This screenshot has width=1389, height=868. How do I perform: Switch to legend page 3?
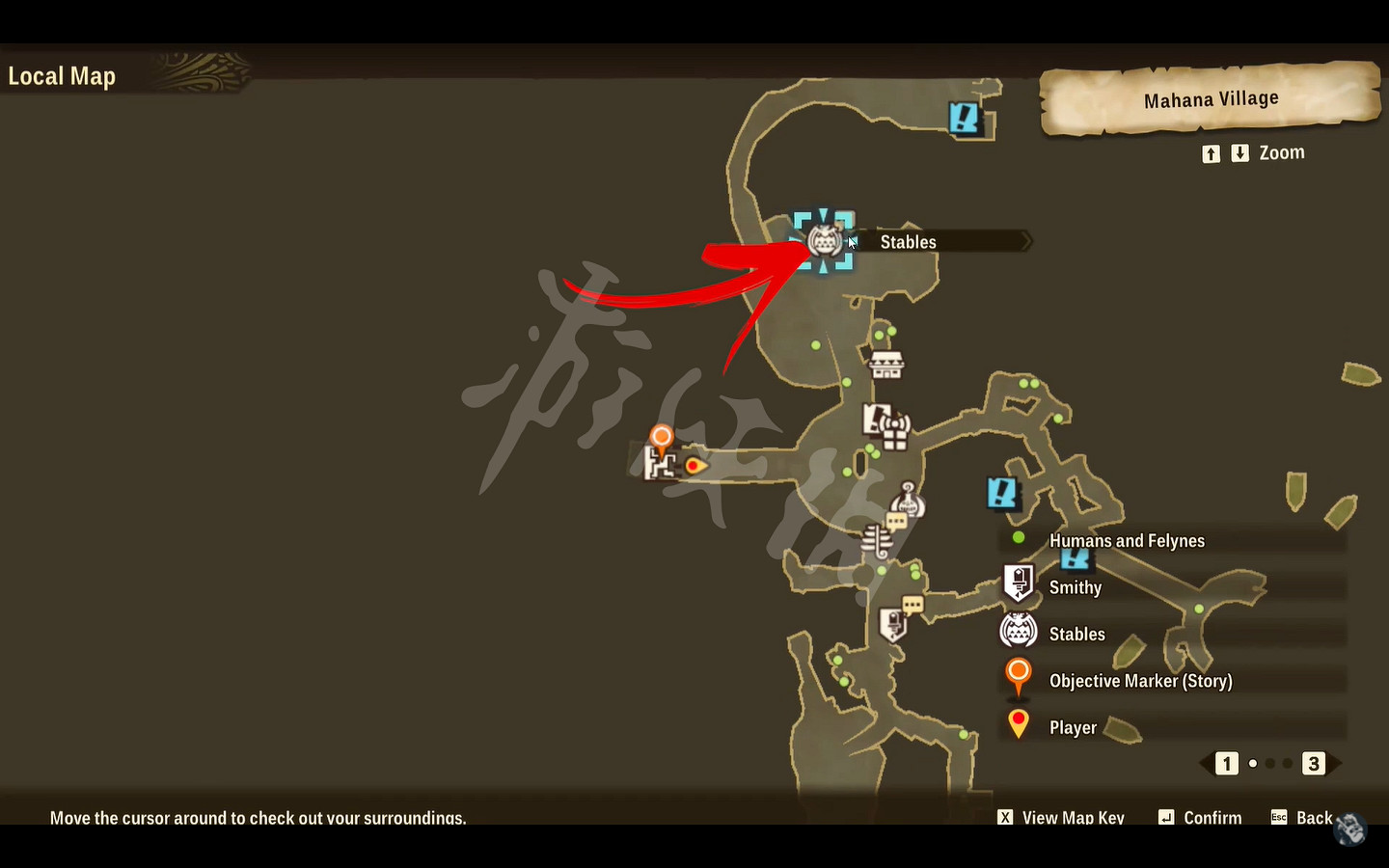[1313, 764]
